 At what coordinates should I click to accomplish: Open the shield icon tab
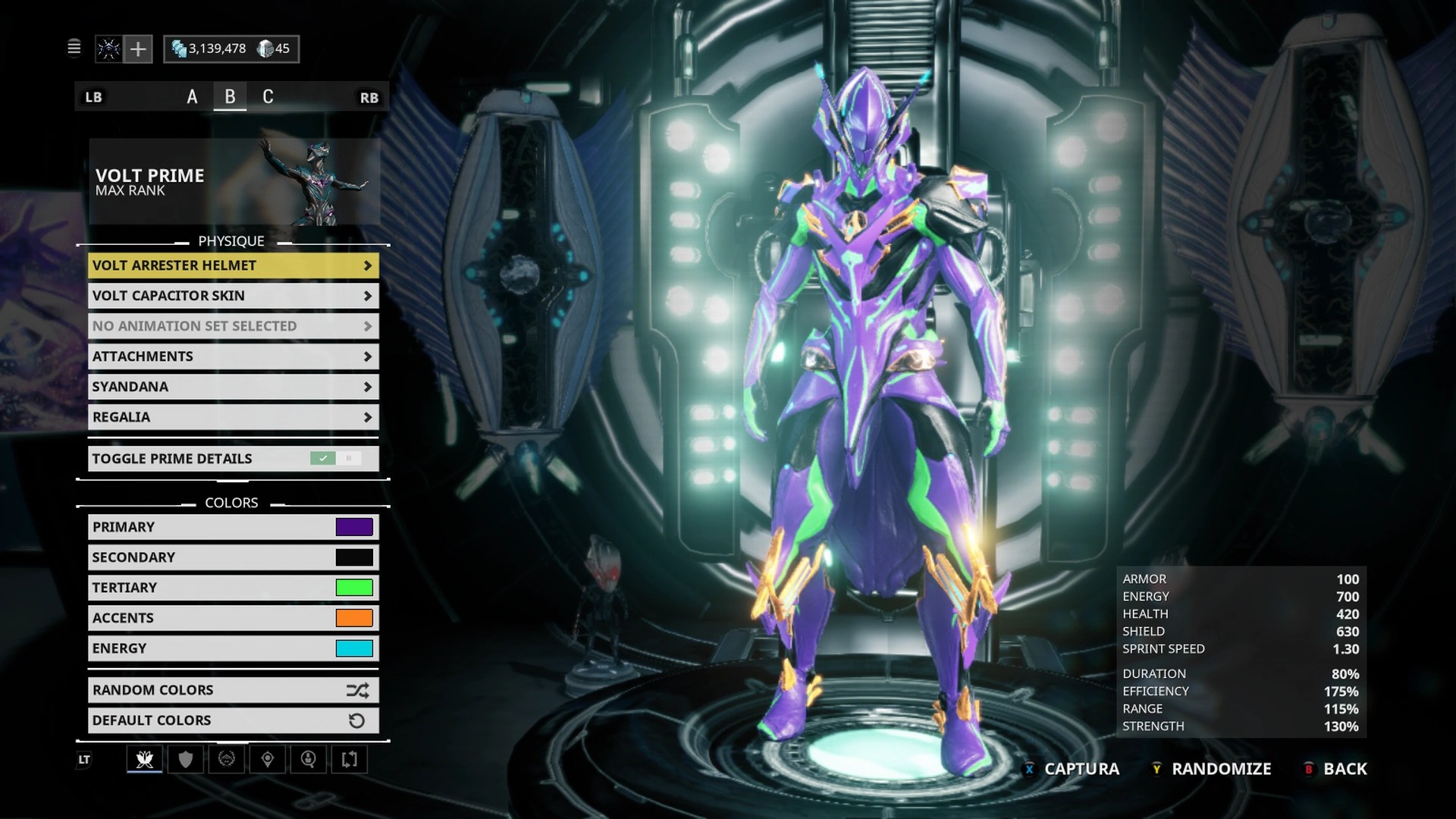pyautogui.click(x=186, y=759)
